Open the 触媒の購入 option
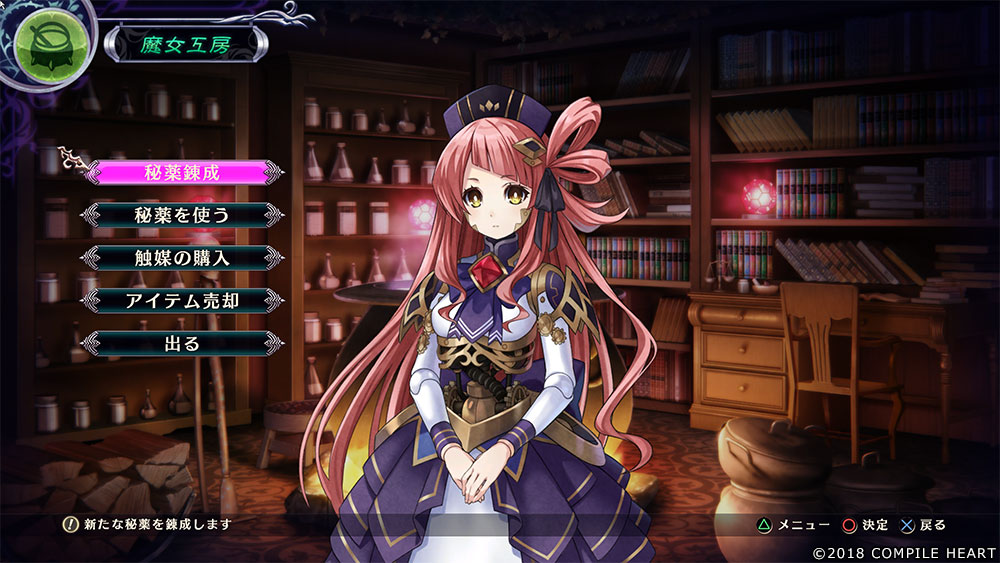The height and width of the screenshot is (563, 1000). pos(181,258)
